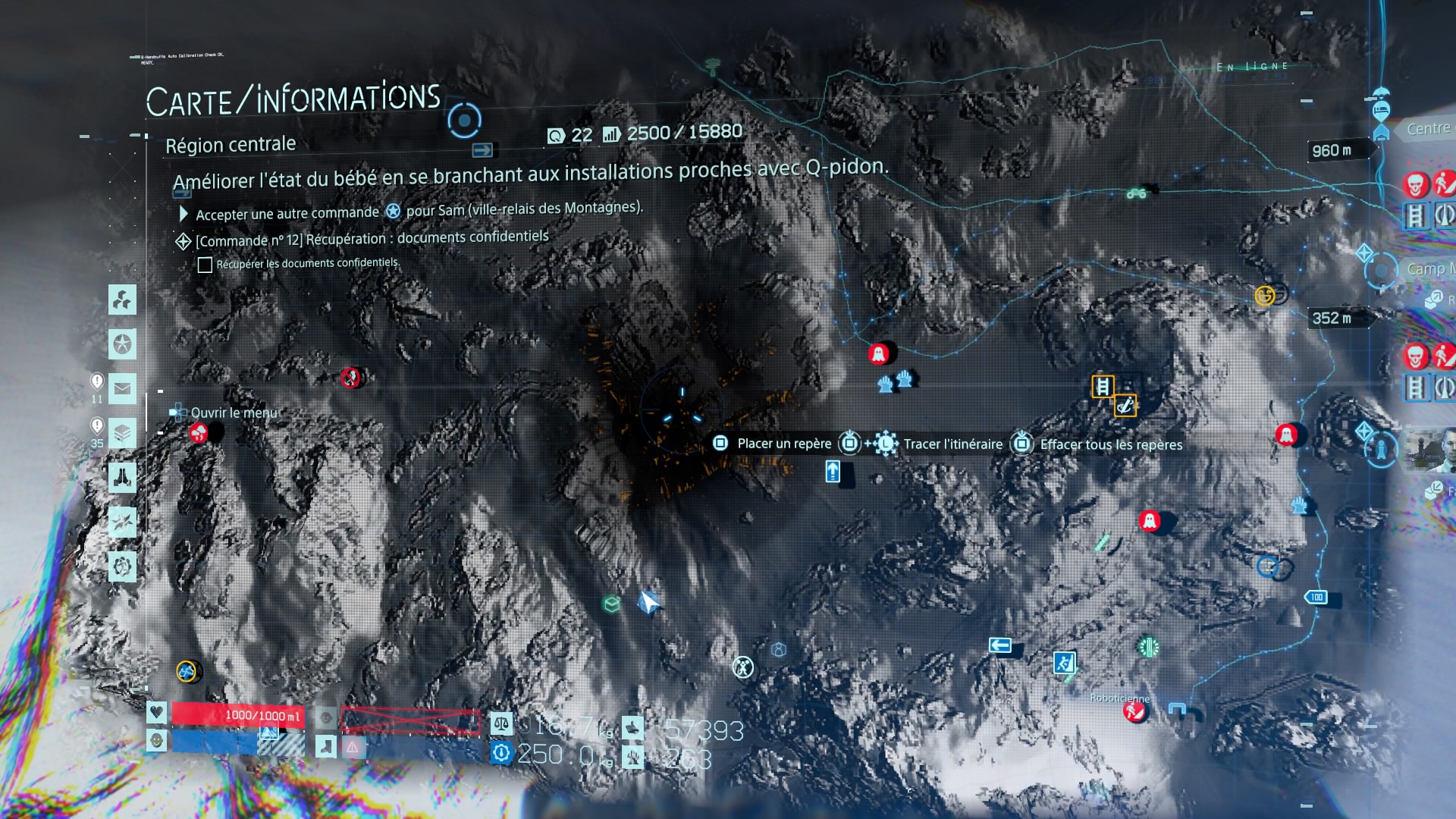Choose the confidential documents order entry
Image resolution: width=1456 pixels, height=819 pixels.
coord(372,239)
